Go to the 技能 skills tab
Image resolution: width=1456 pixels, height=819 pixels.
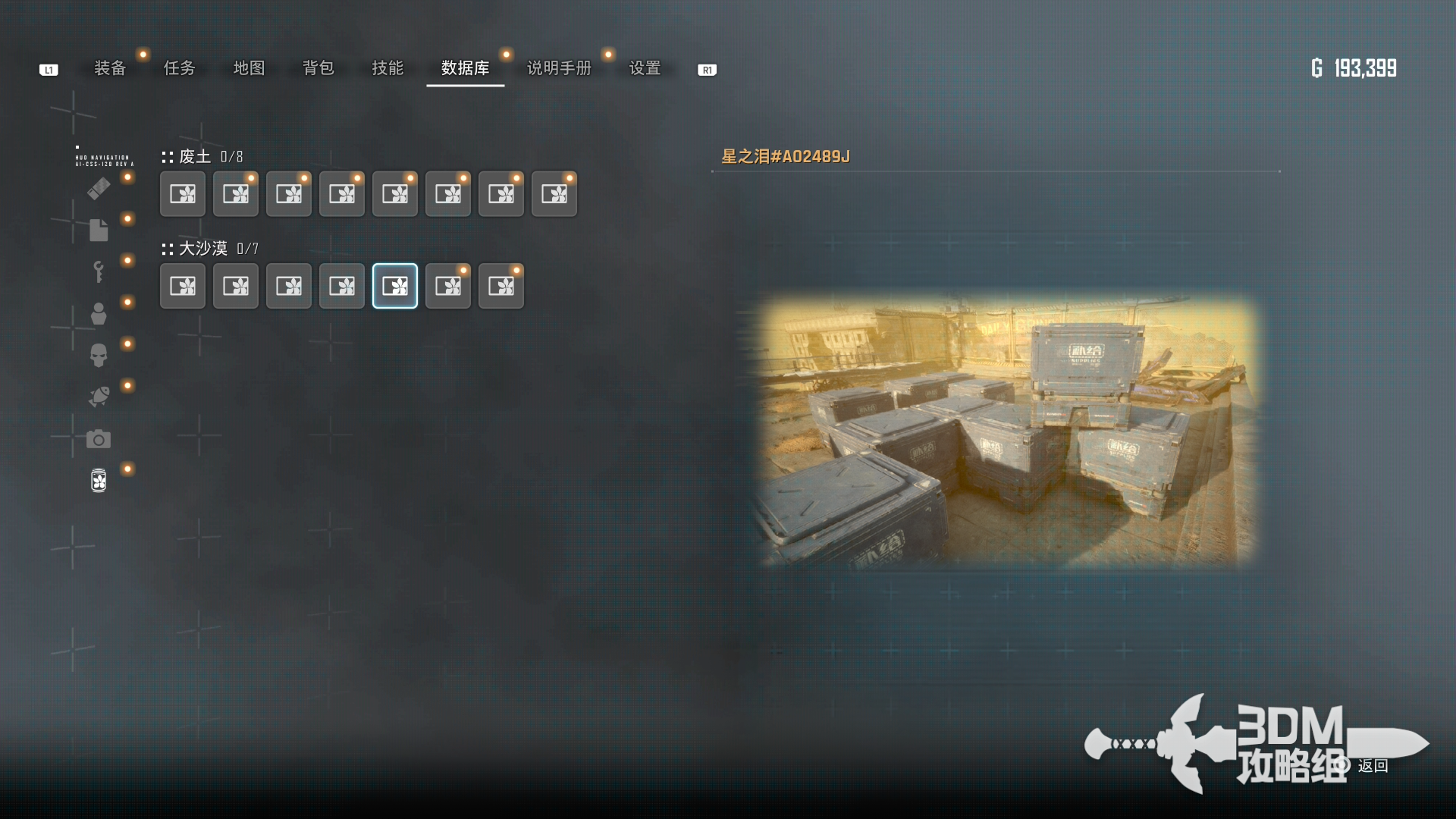[388, 68]
